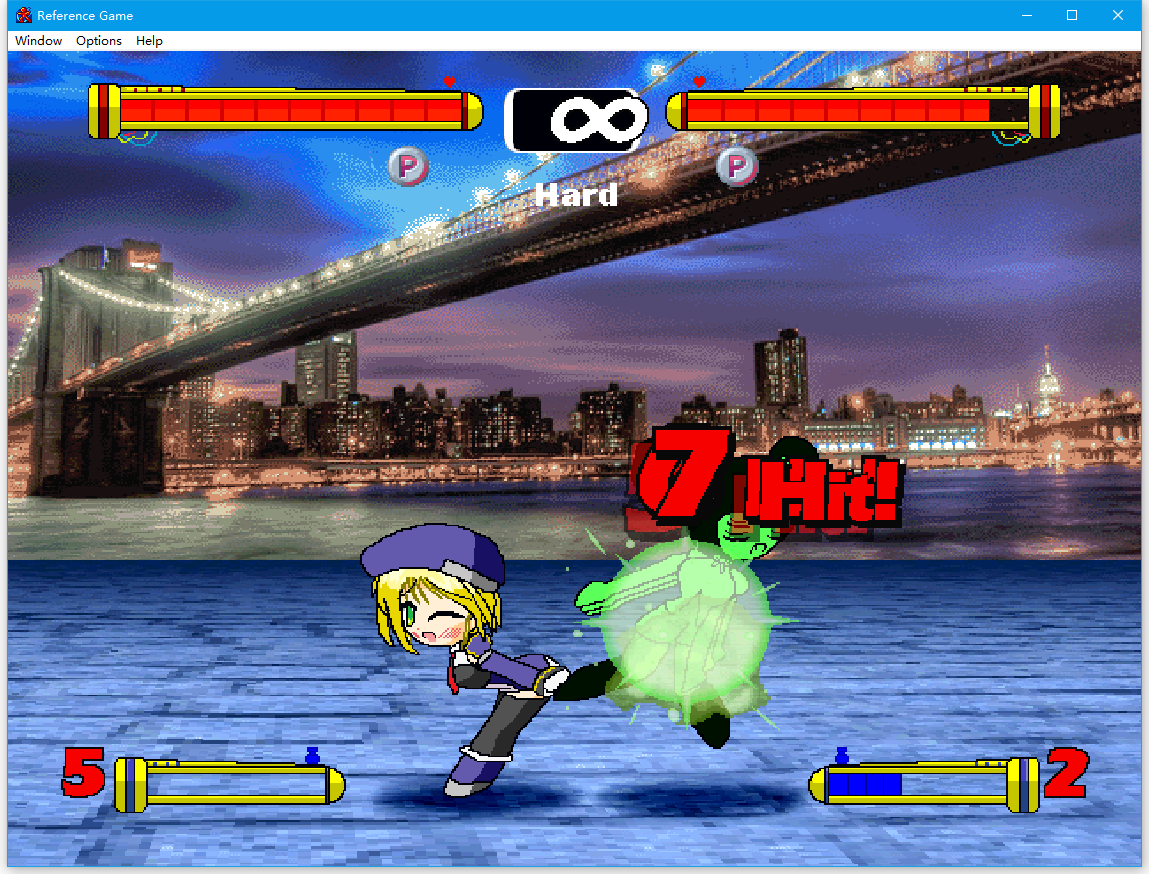This screenshot has width=1149, height=874.
Task: Close the Reference Game window
Action: [1118, 15]
